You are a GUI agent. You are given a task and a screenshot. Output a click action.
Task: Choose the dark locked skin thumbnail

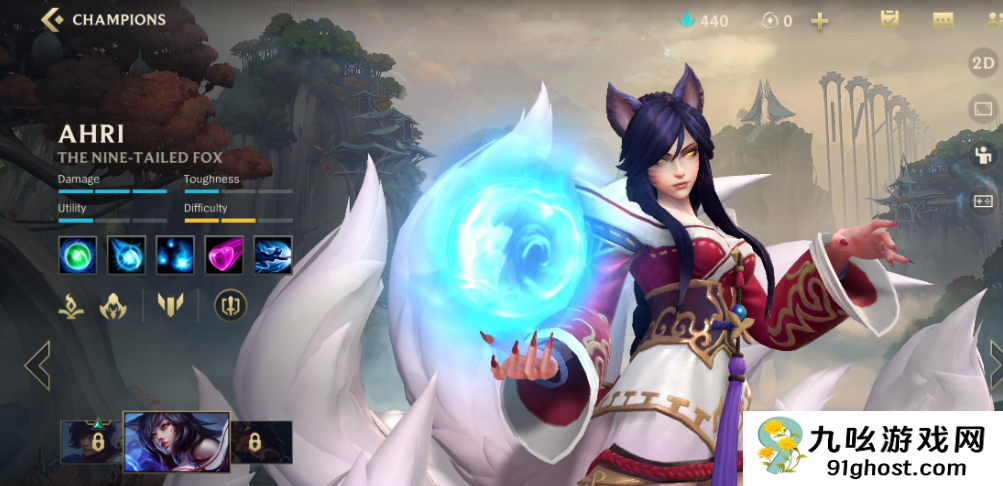pos(262,441)
